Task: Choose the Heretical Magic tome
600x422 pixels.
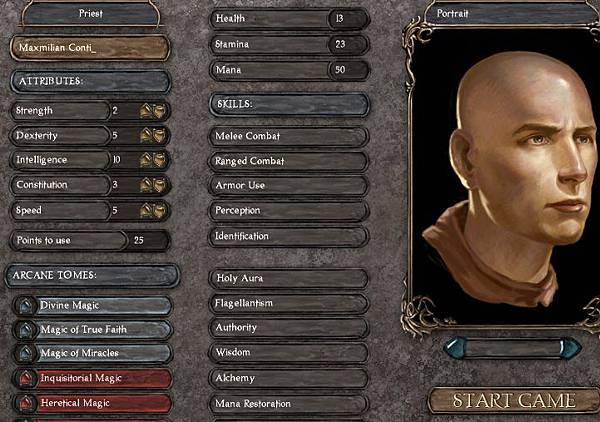Action: [x=92, y=403]
